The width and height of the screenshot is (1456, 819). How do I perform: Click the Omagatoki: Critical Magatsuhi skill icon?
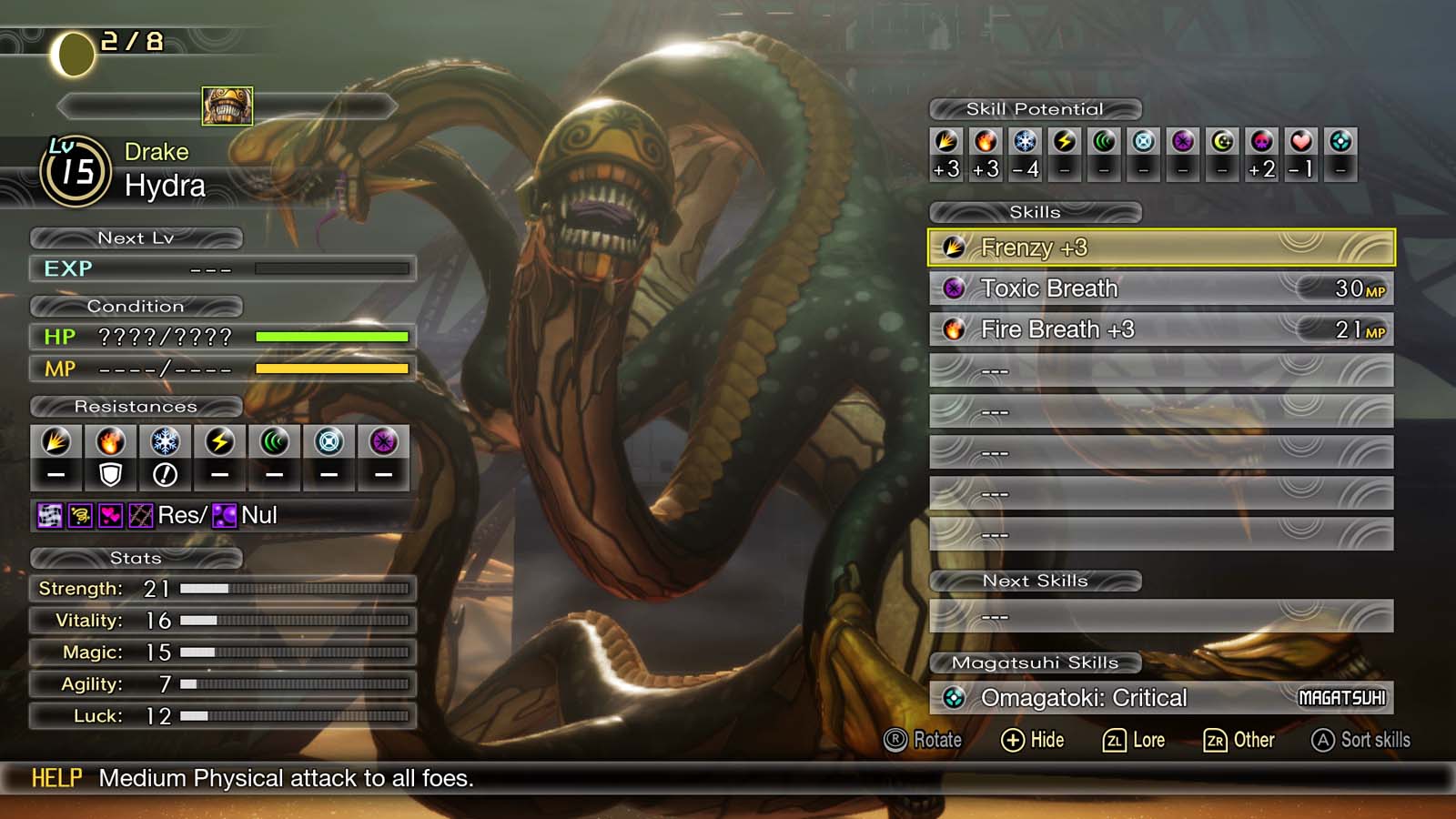(x=955, y=698)
